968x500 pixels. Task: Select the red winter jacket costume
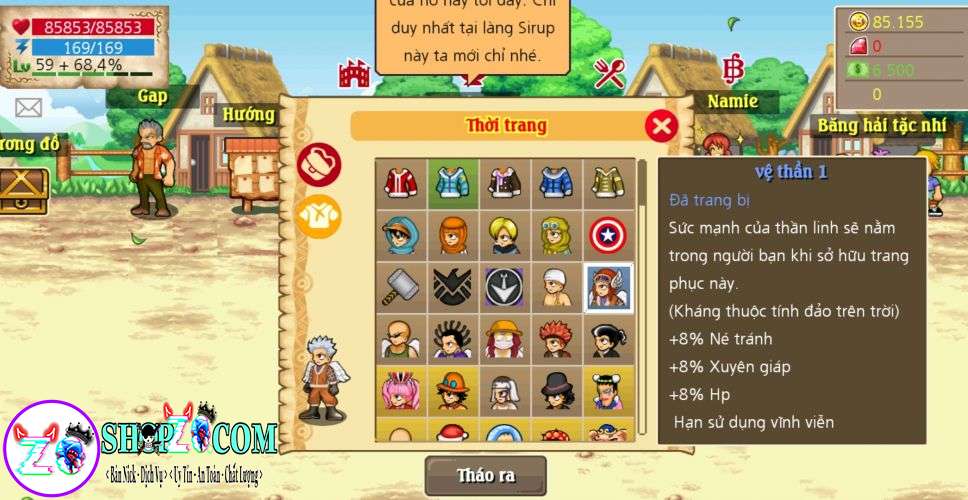click(401, 183)
